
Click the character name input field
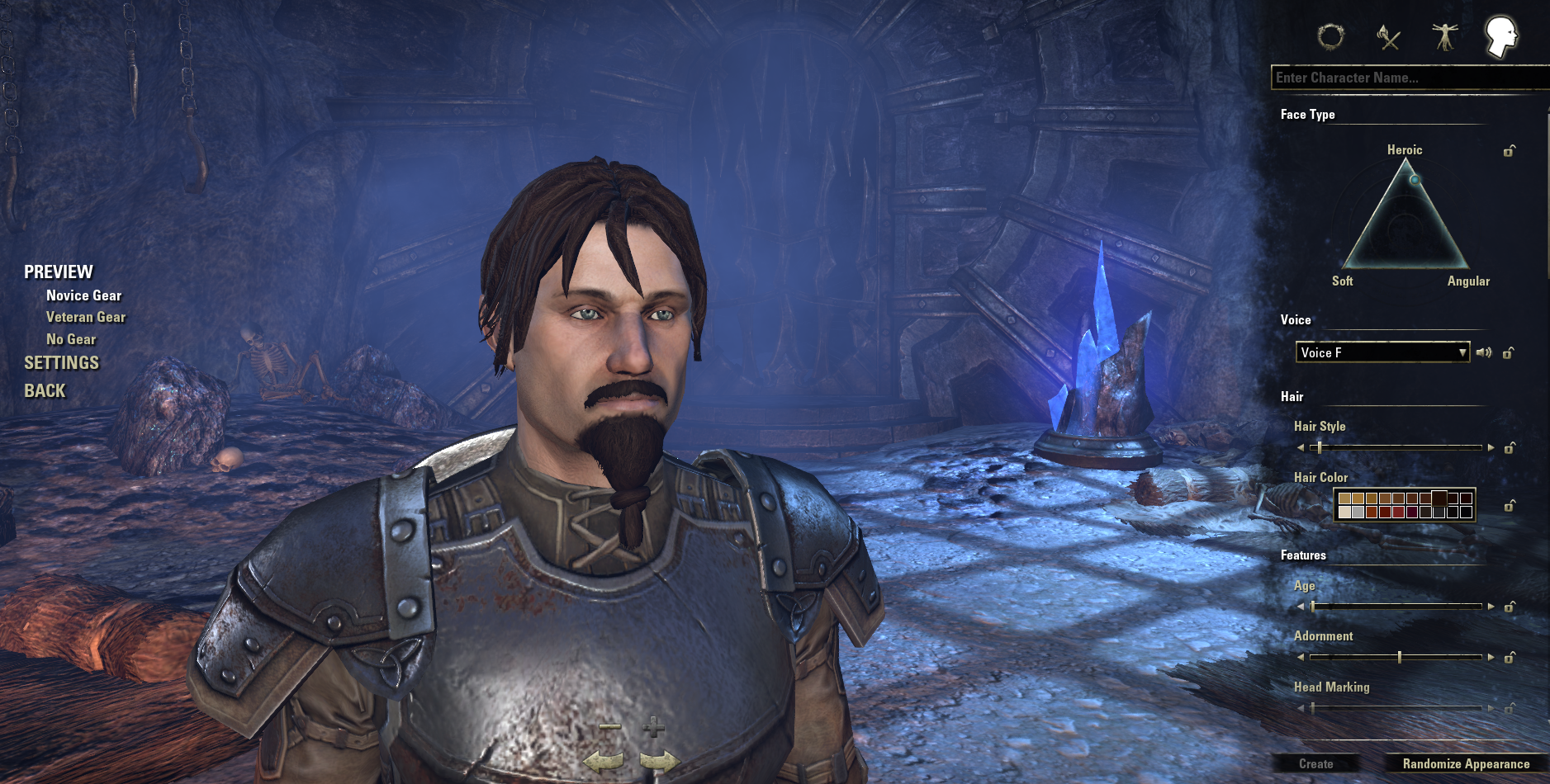click(1408, 78)
